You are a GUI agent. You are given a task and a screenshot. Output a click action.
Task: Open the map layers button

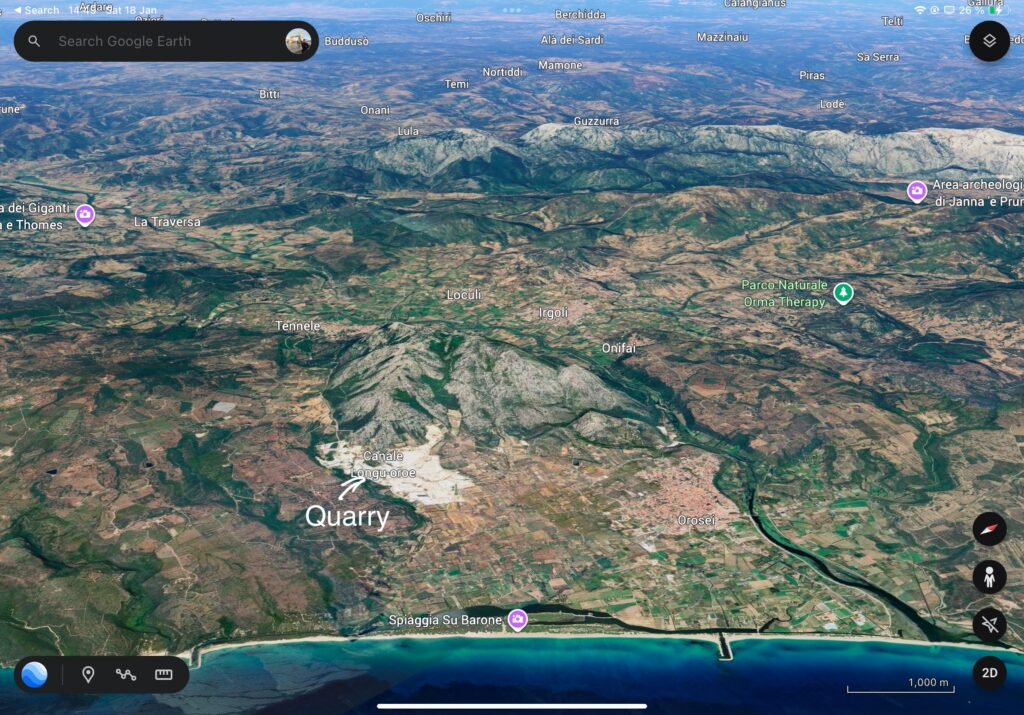pos(989,41)
